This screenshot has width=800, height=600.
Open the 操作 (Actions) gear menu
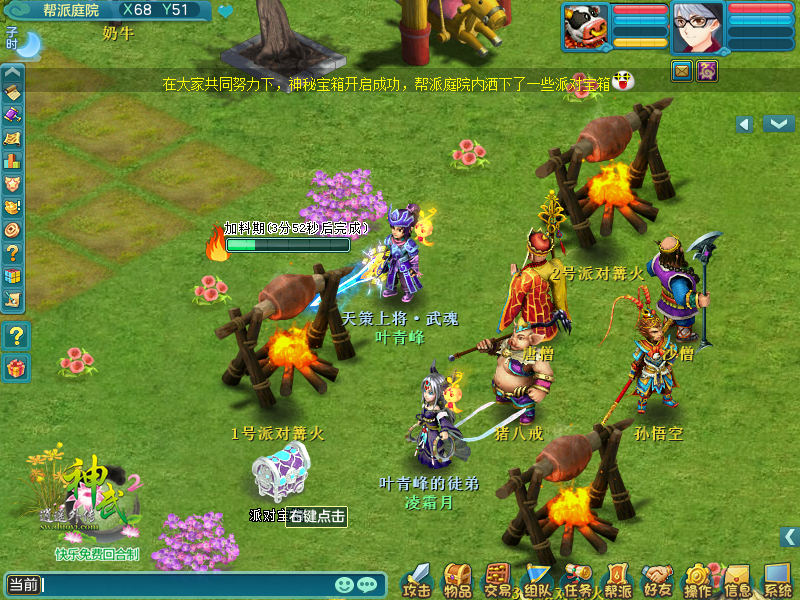(698, 579)
